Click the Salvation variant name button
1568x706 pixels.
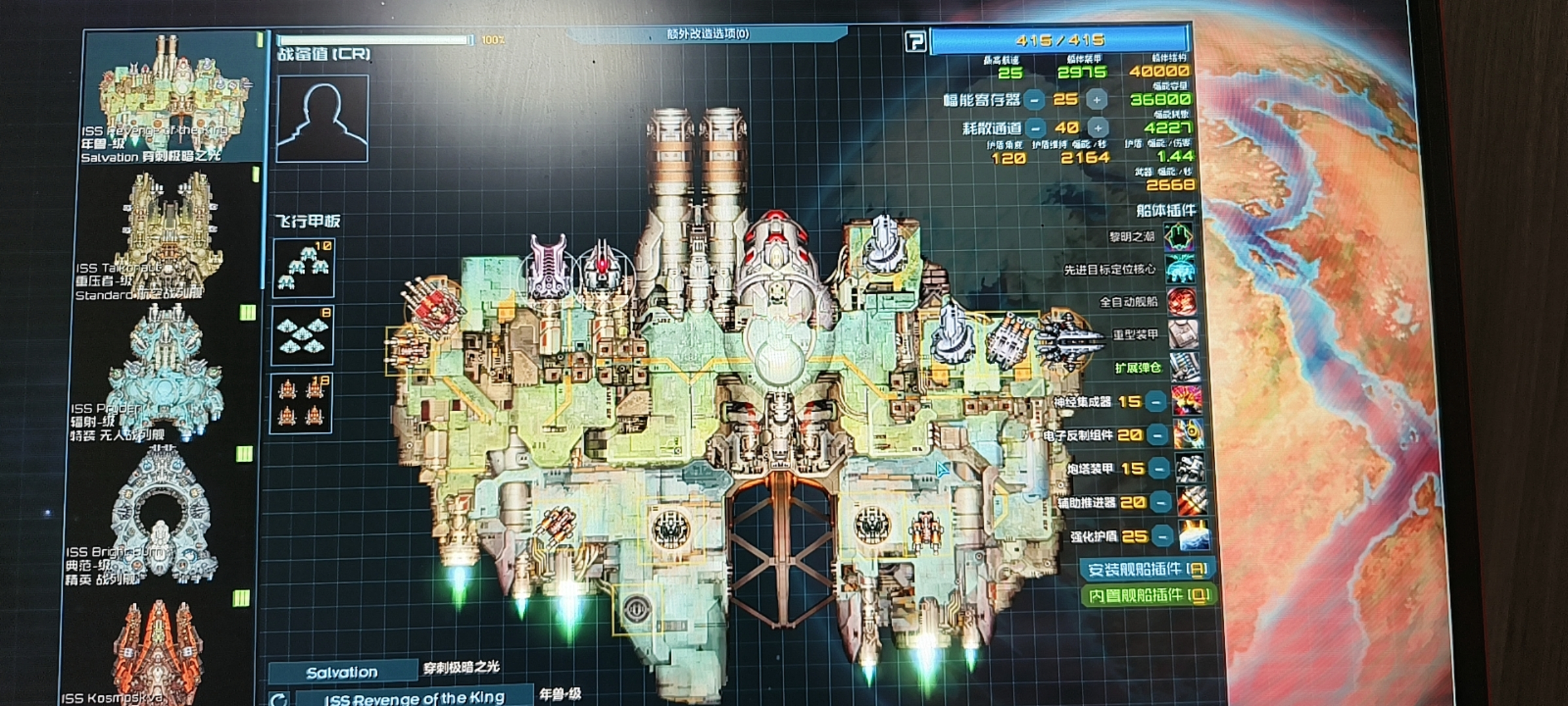coord(342,673)
